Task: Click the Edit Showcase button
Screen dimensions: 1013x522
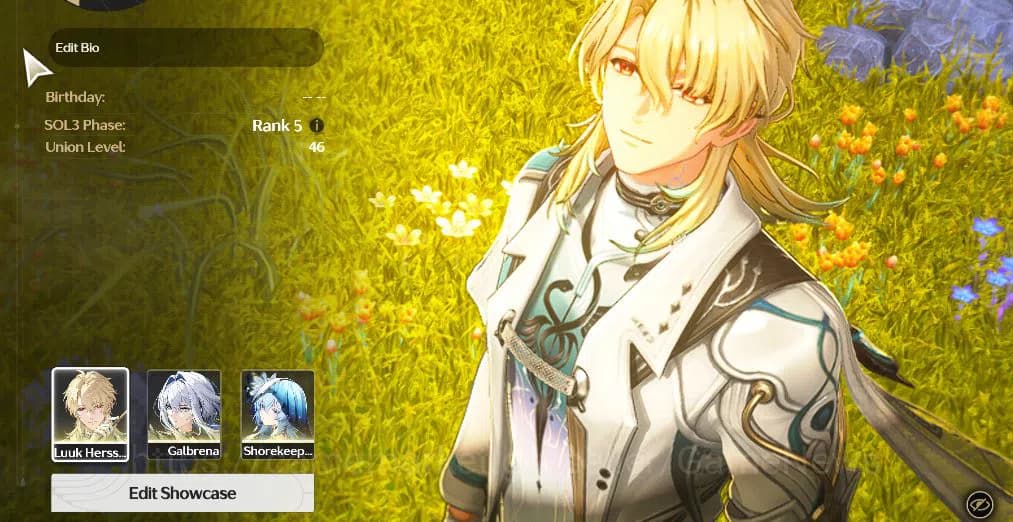Action: coord(182,493)
